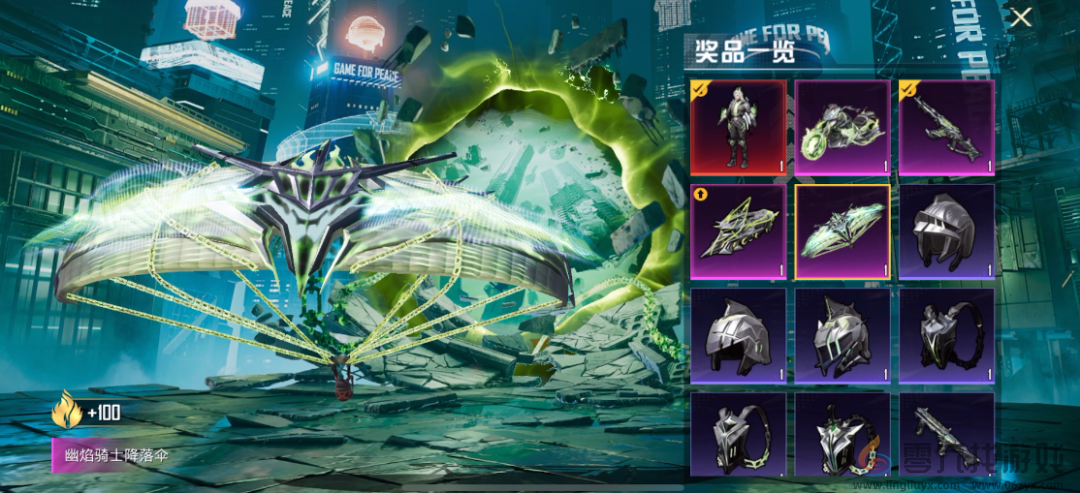This screenshot has height=493, width=1080.
Task: Select the character outfit prize tile
Action: [x=738, y=127]
